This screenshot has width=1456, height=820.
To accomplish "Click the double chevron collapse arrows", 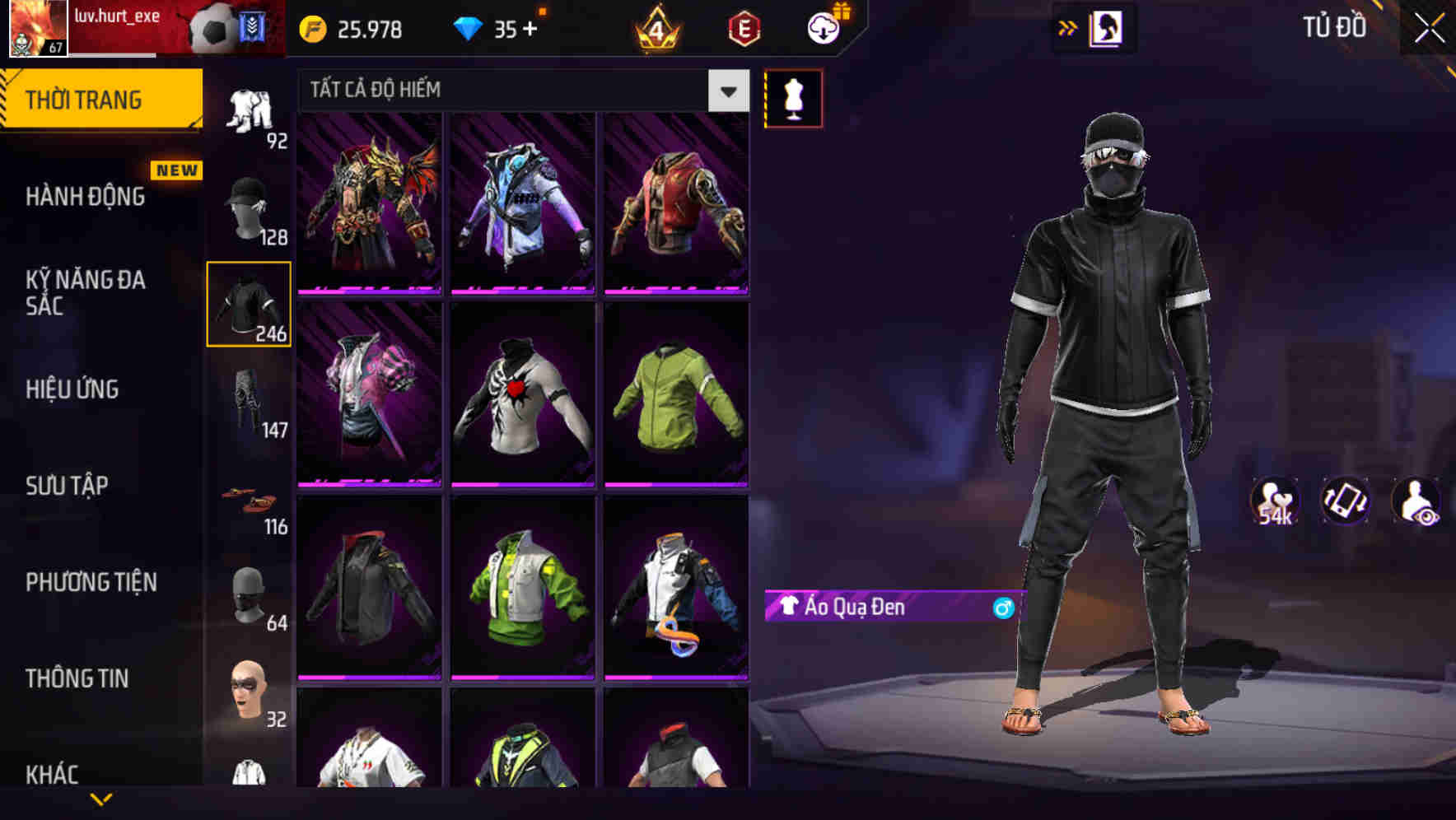I will (1067, 27).
